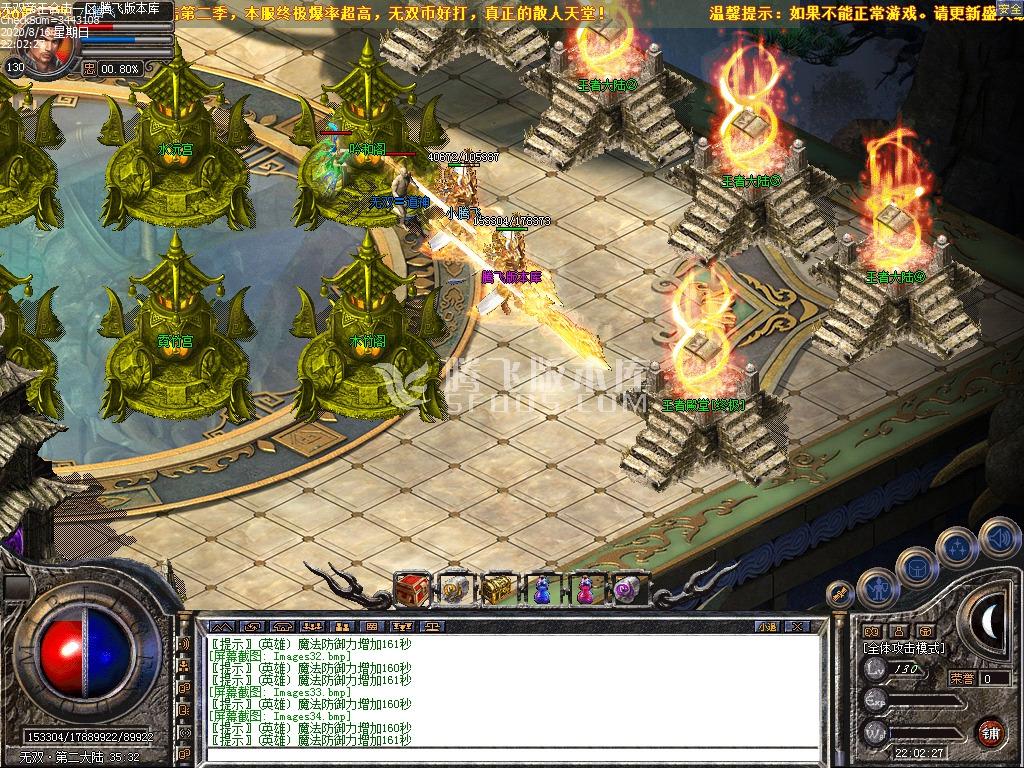Click the mountain icon chat toolbar button

[223, 626]
